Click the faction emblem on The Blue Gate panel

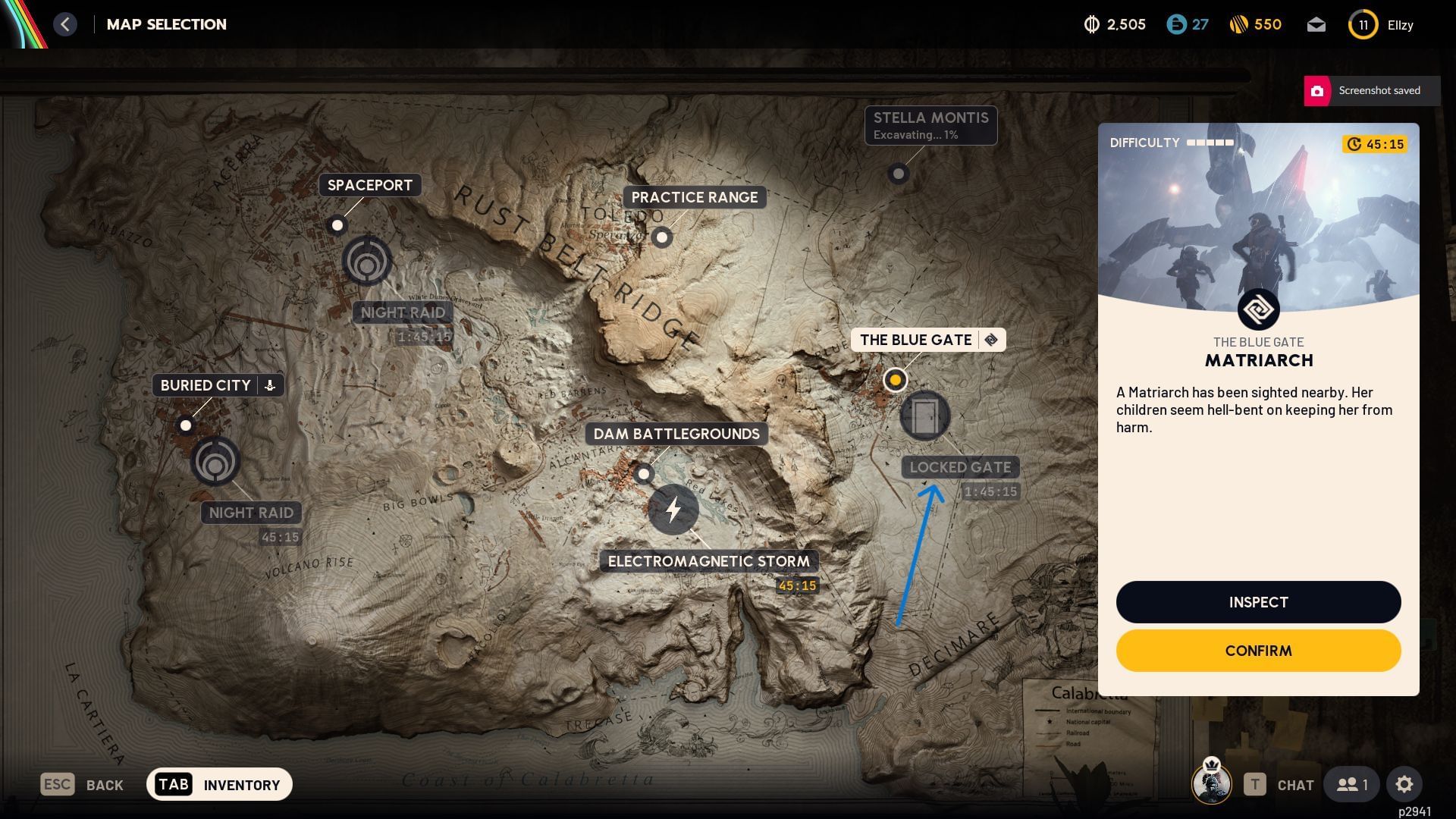(x=1258, y=309)
